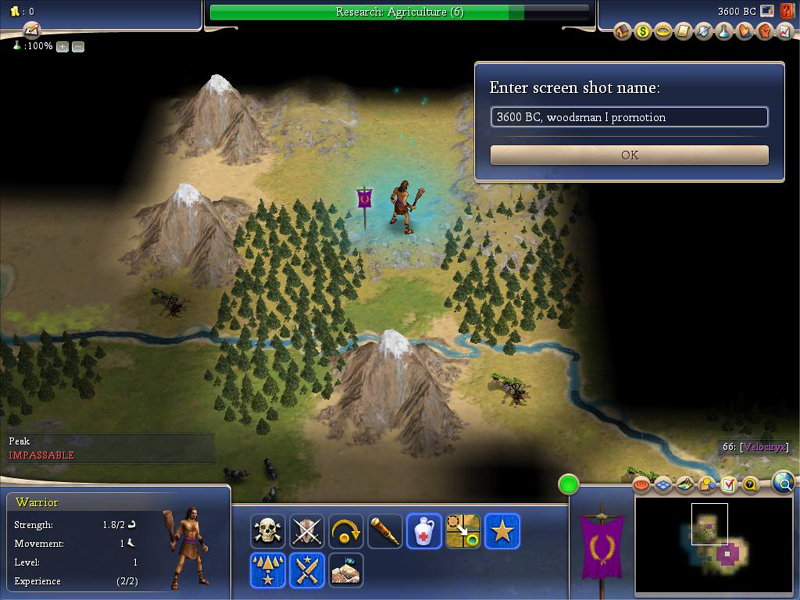Choose the crossed swords promotion

tap(307, 570)
